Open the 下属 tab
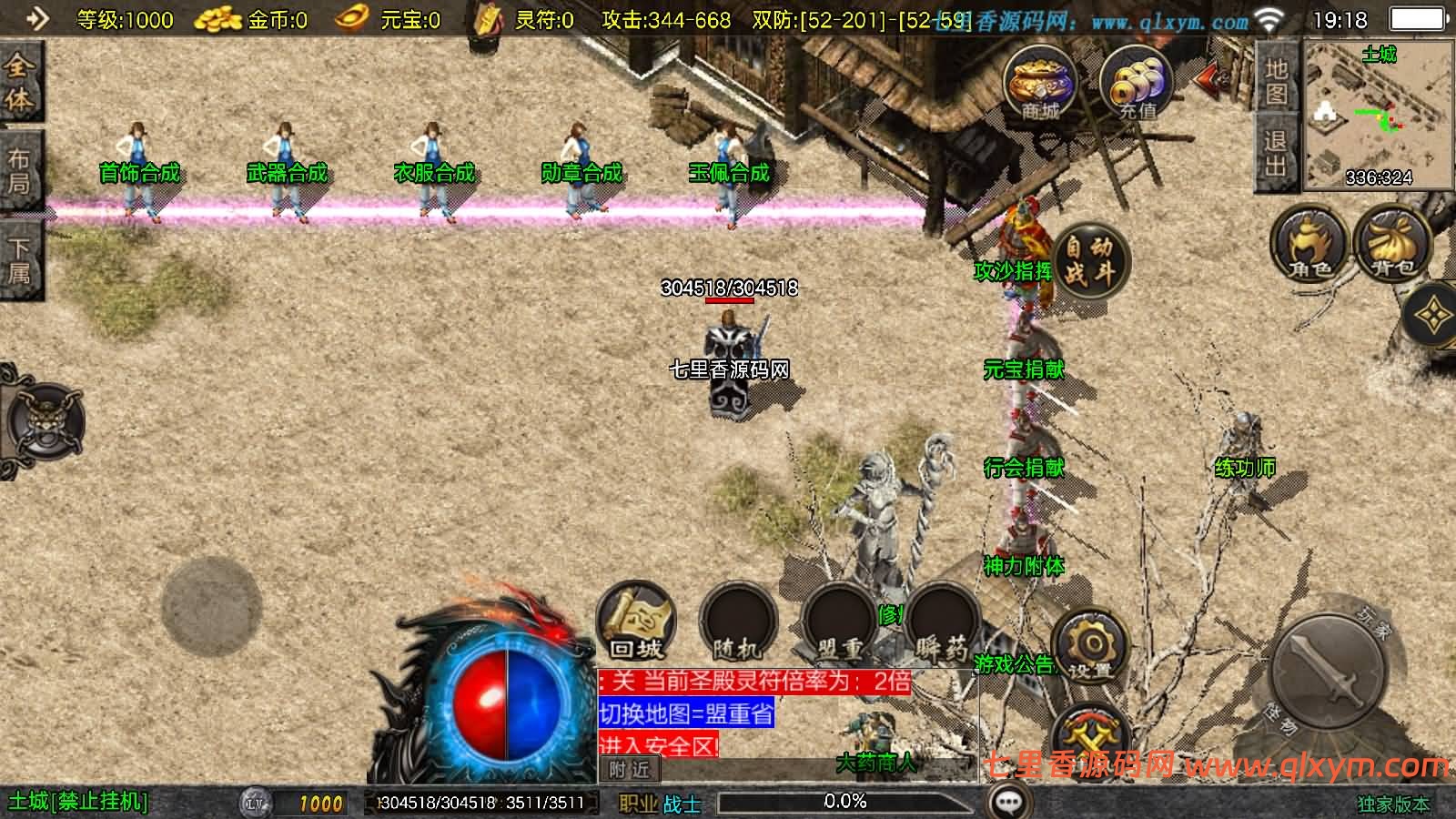Viewport: 1456px width, 819px height. pos(19,260)
